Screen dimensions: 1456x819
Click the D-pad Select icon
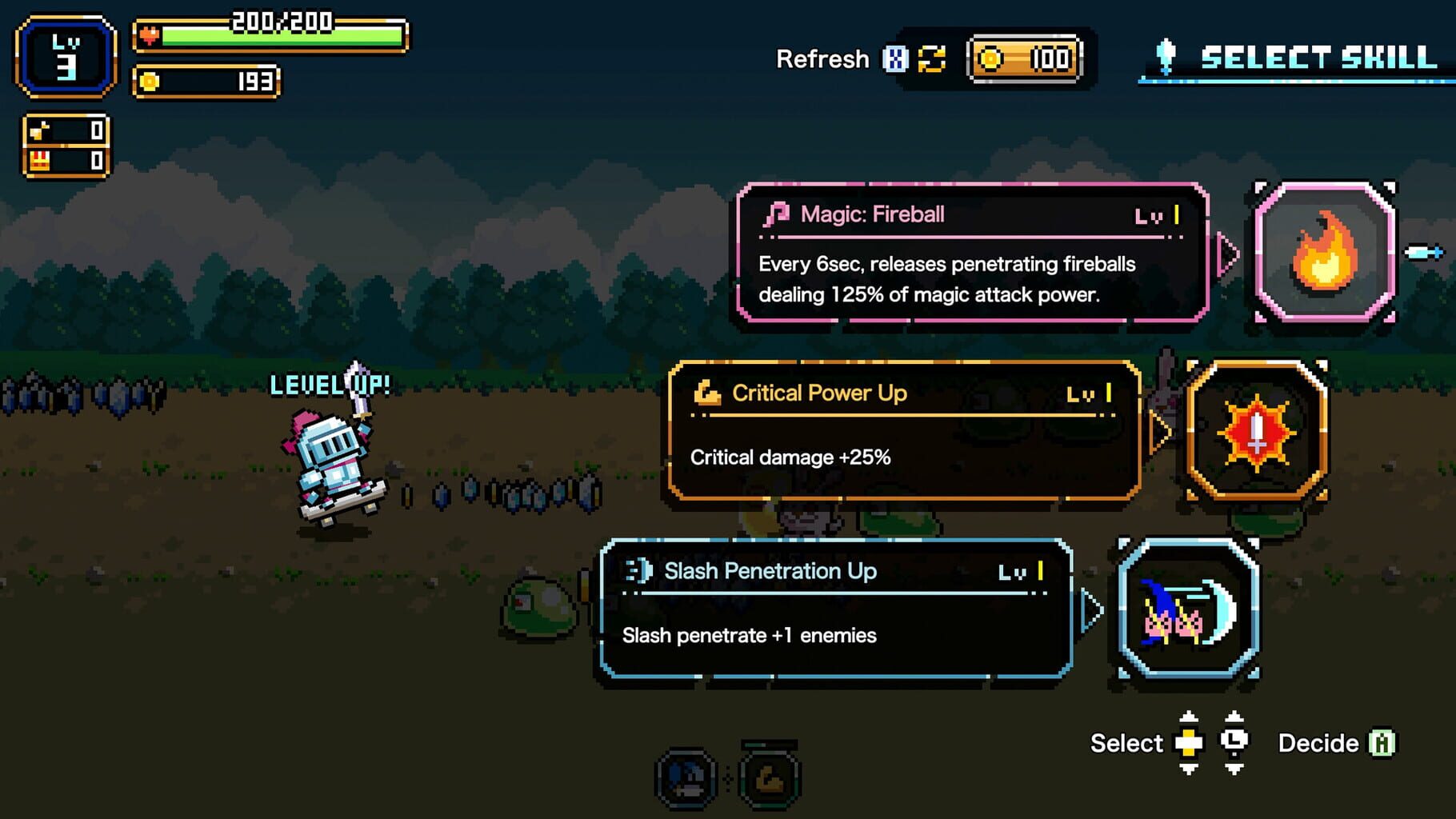[1190, 743]
